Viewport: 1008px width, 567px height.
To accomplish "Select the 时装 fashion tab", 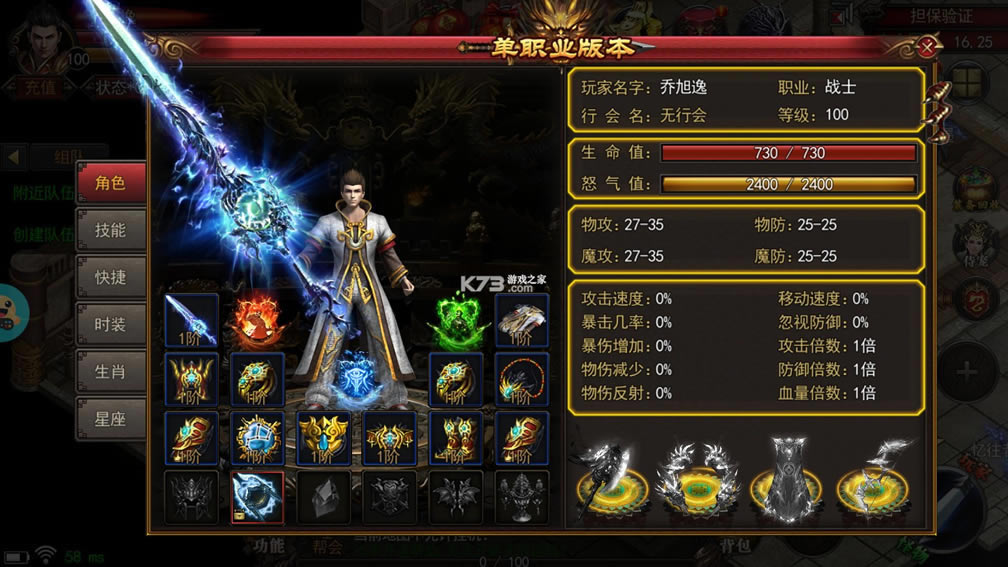I will [x=110, y=324].
